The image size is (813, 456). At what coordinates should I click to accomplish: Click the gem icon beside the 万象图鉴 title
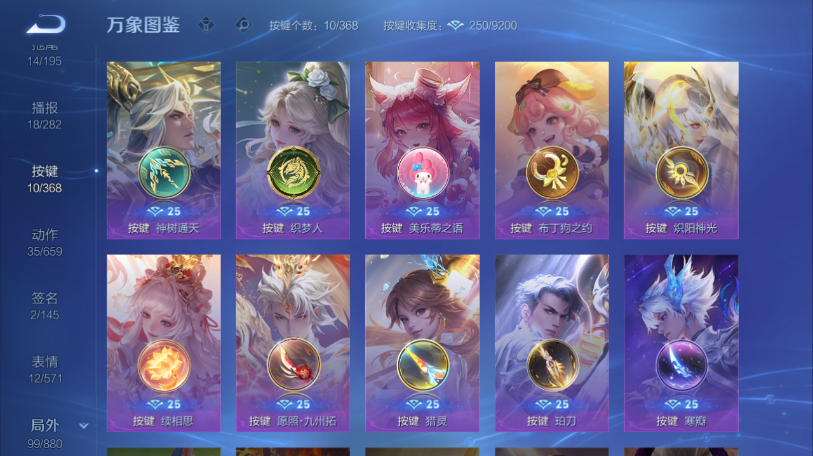206,25
